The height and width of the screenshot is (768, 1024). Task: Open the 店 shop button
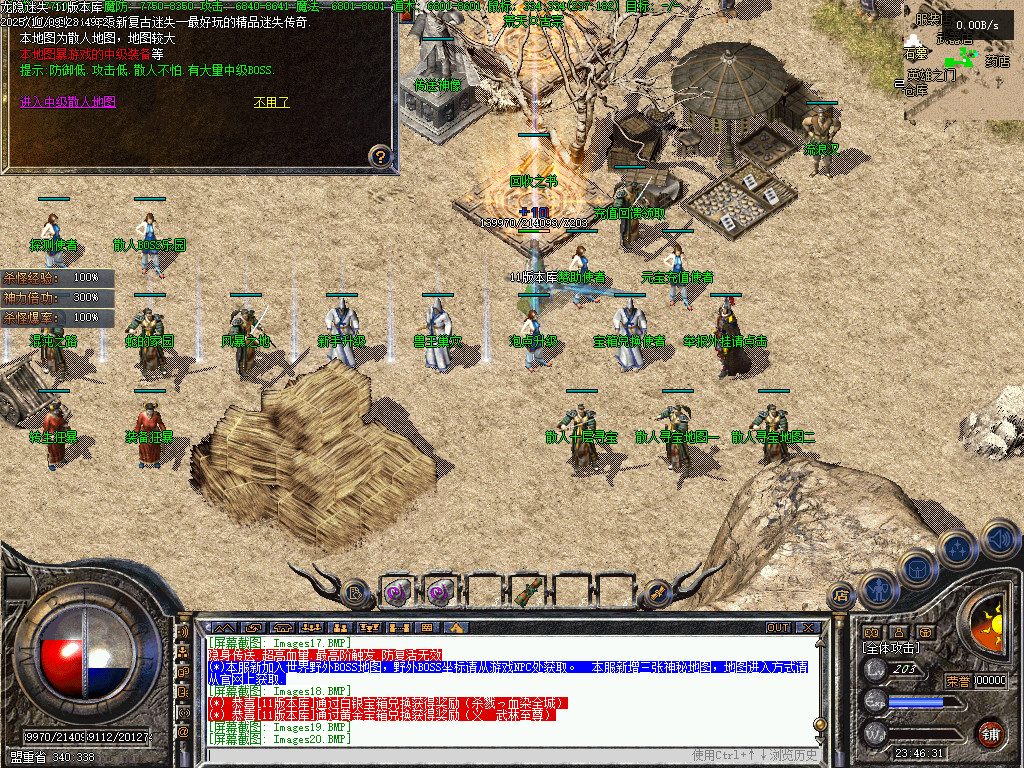[x=840, y=597]
